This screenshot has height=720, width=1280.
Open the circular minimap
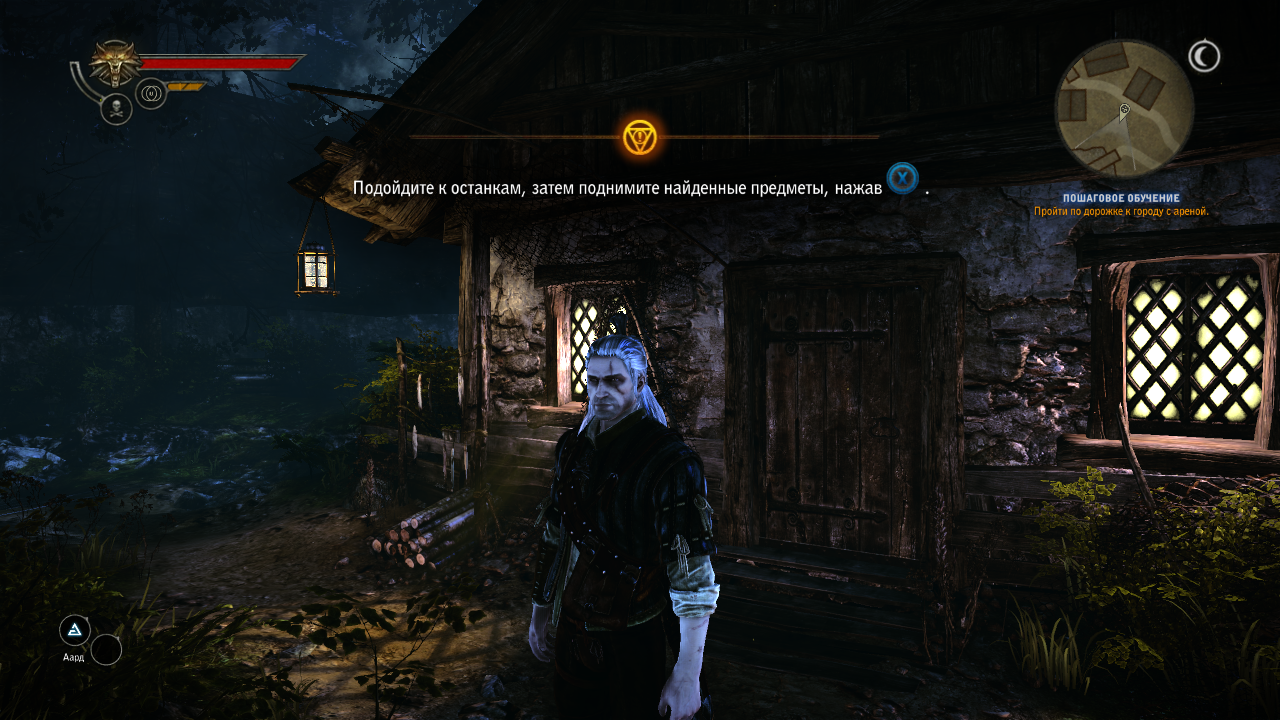[x=1124, y=108]
